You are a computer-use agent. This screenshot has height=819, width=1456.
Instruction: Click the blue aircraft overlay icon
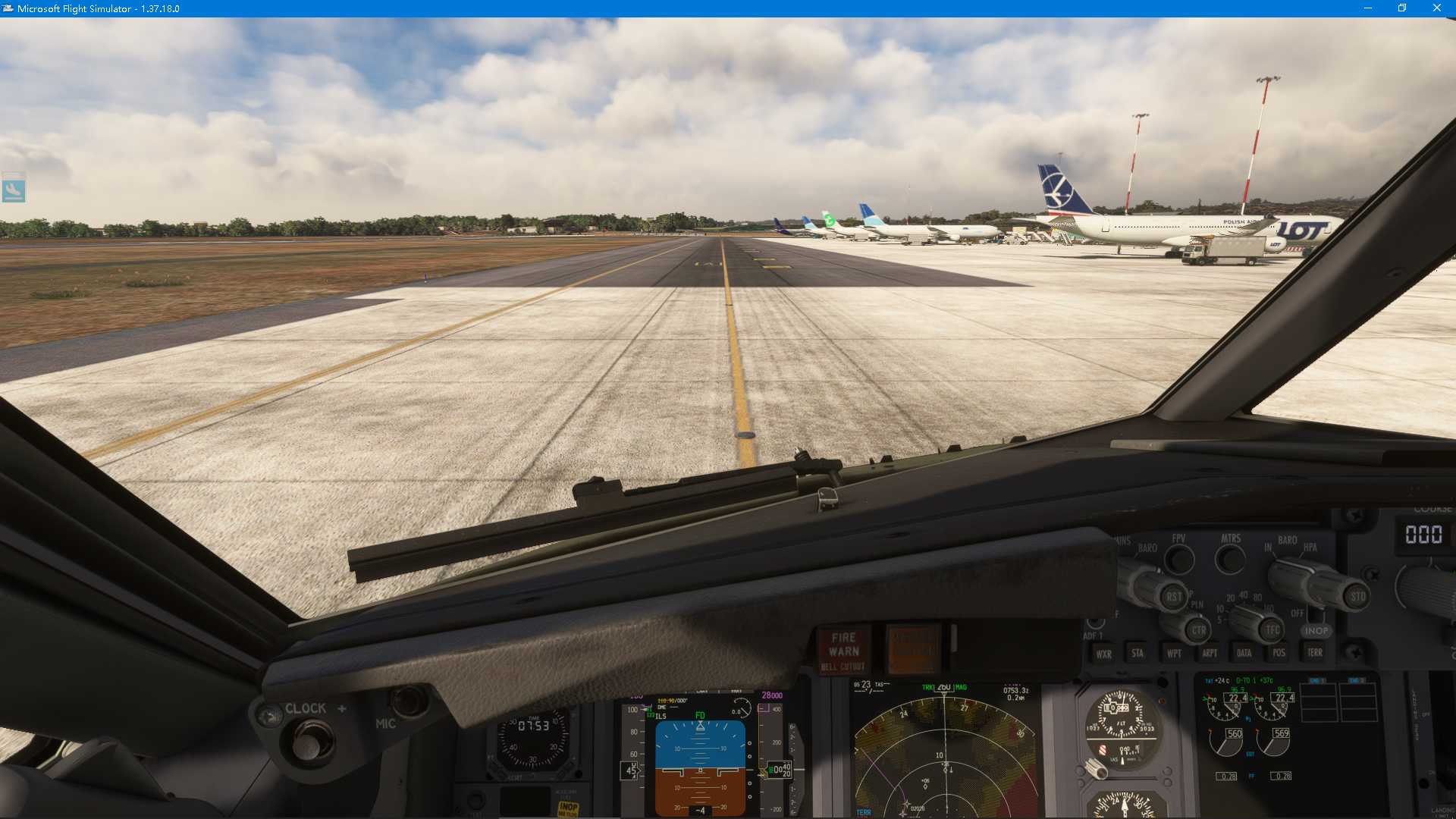(14, 187)
